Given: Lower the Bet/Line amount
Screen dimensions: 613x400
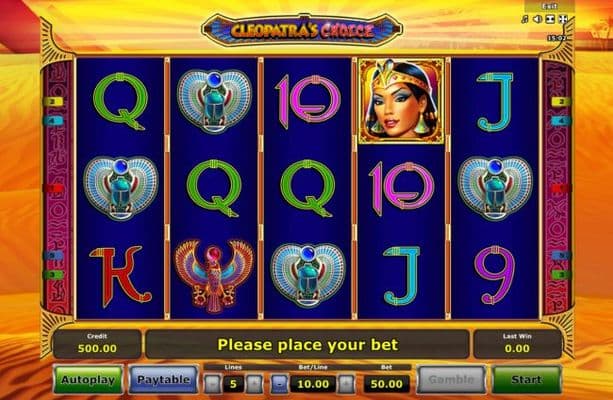Looking at the screenshot, I should [x=279, y=382].
